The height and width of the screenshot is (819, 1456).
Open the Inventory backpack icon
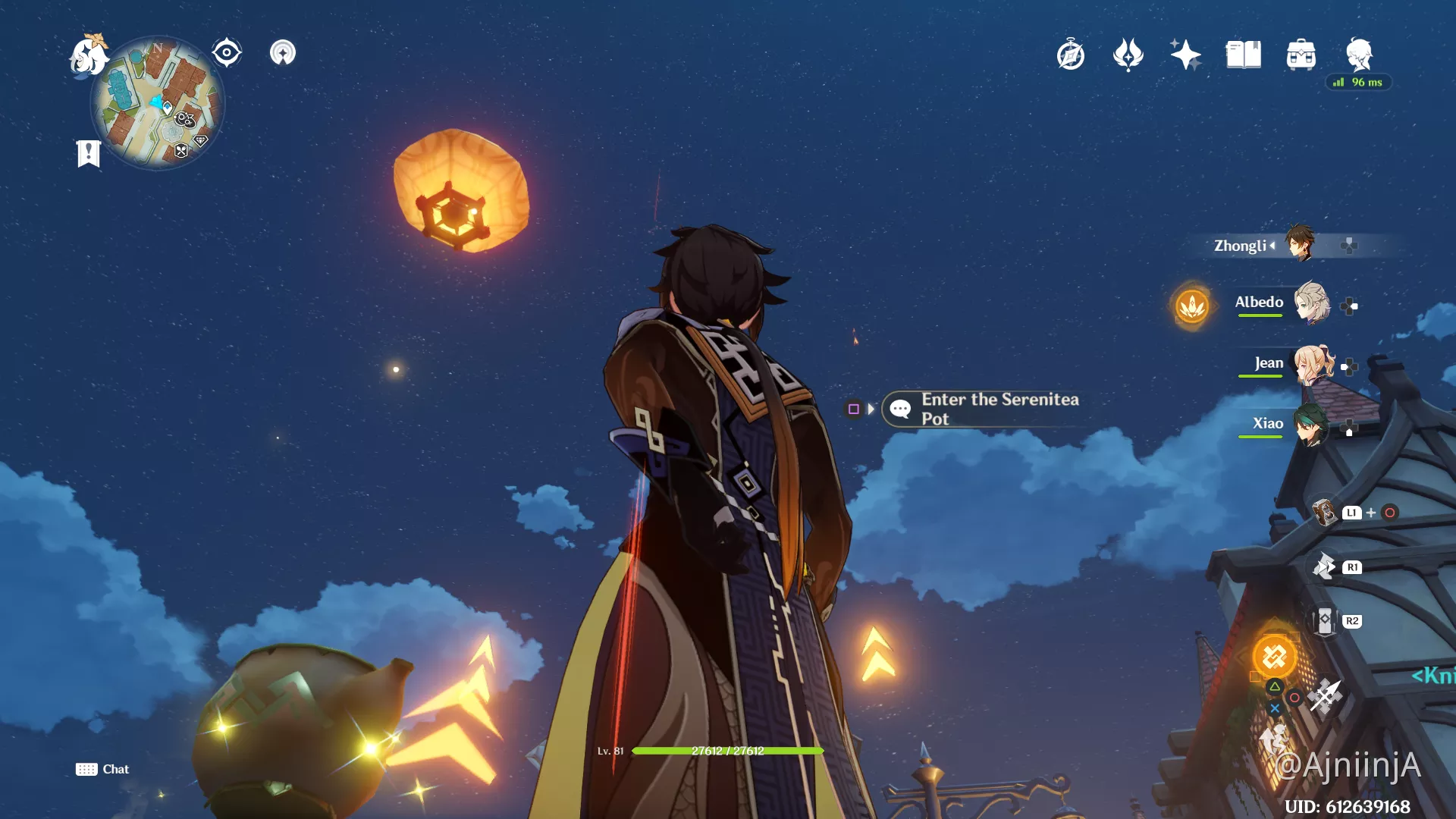1301,53
